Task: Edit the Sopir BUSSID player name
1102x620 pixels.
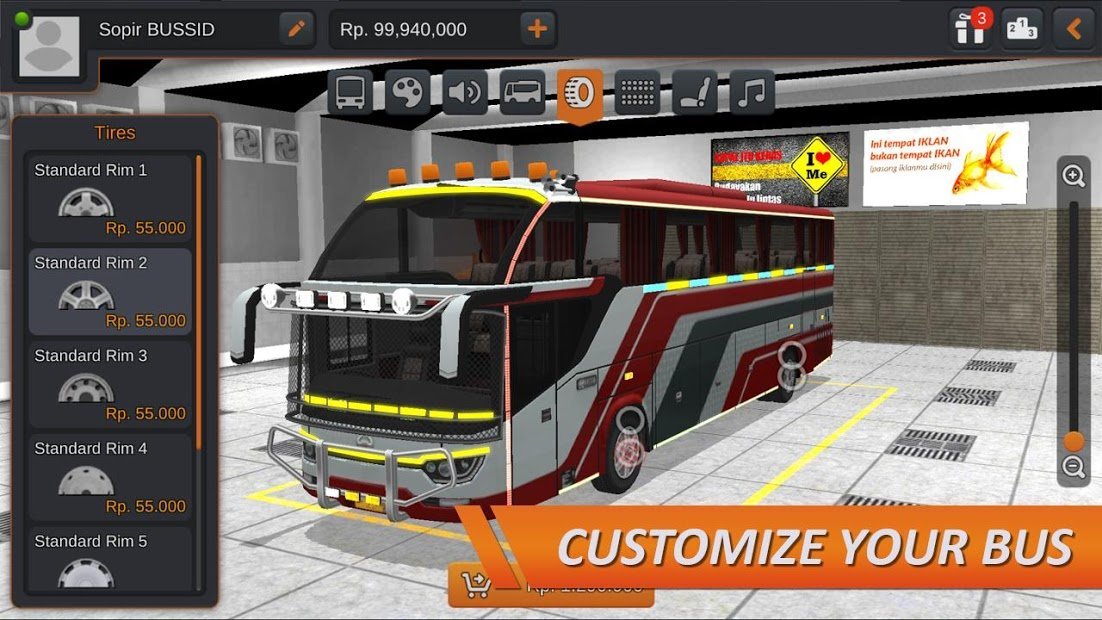Action: 295,29
